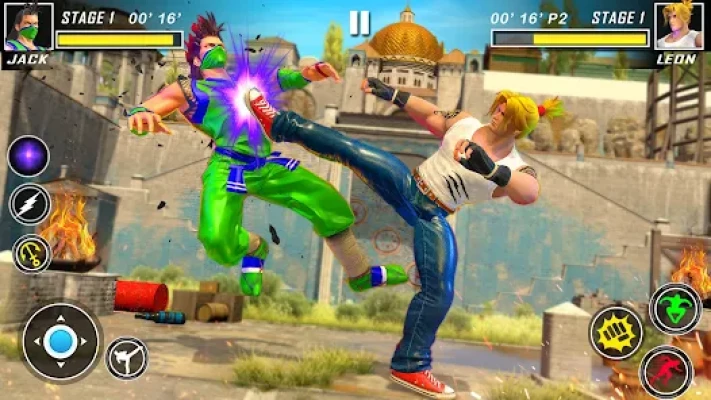Select Leon's opponent portrait
This screenshot has height=400, width=711.
(x=680, y=26)
